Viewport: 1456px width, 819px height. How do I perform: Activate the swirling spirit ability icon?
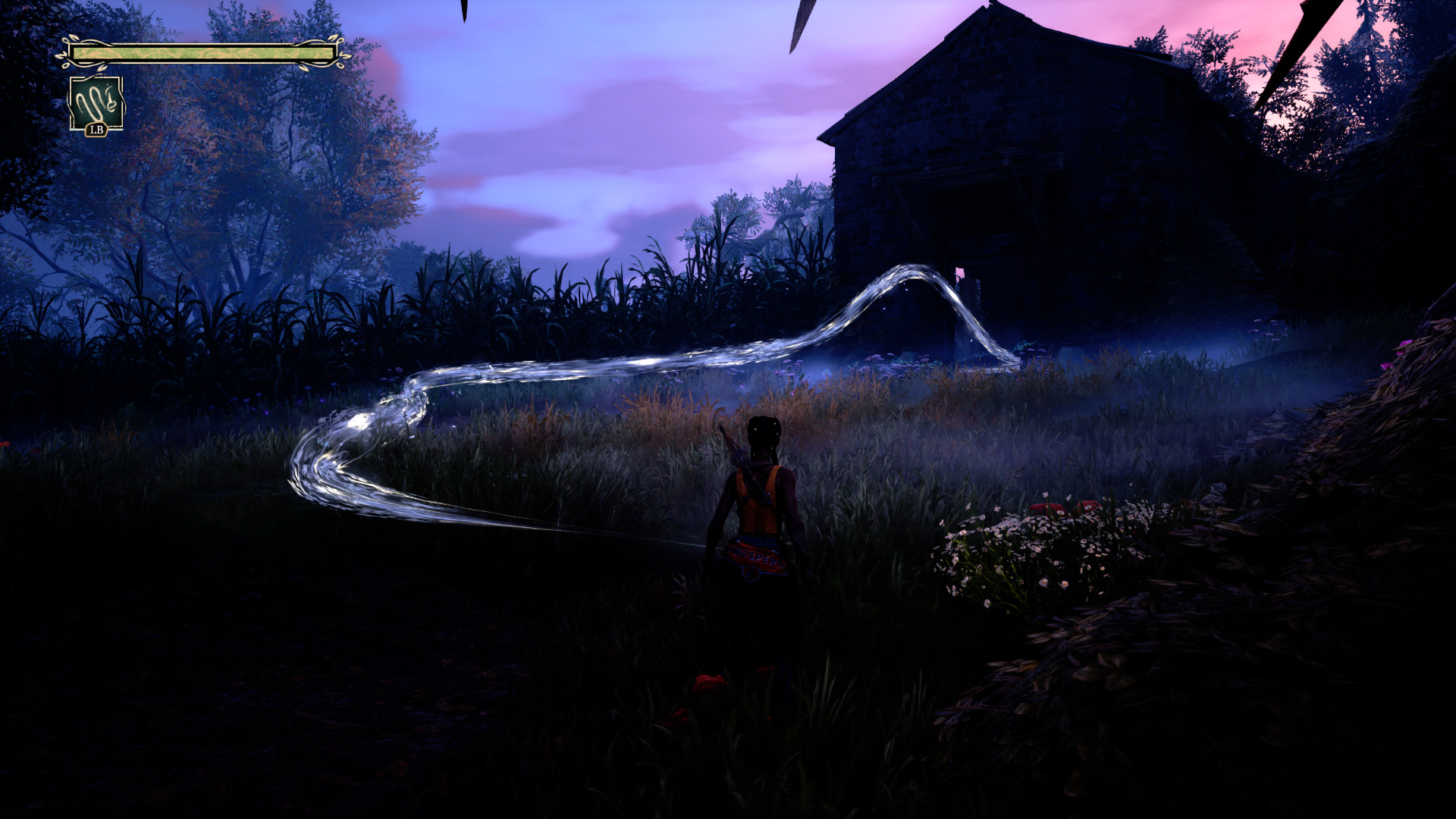click(96, 102)
